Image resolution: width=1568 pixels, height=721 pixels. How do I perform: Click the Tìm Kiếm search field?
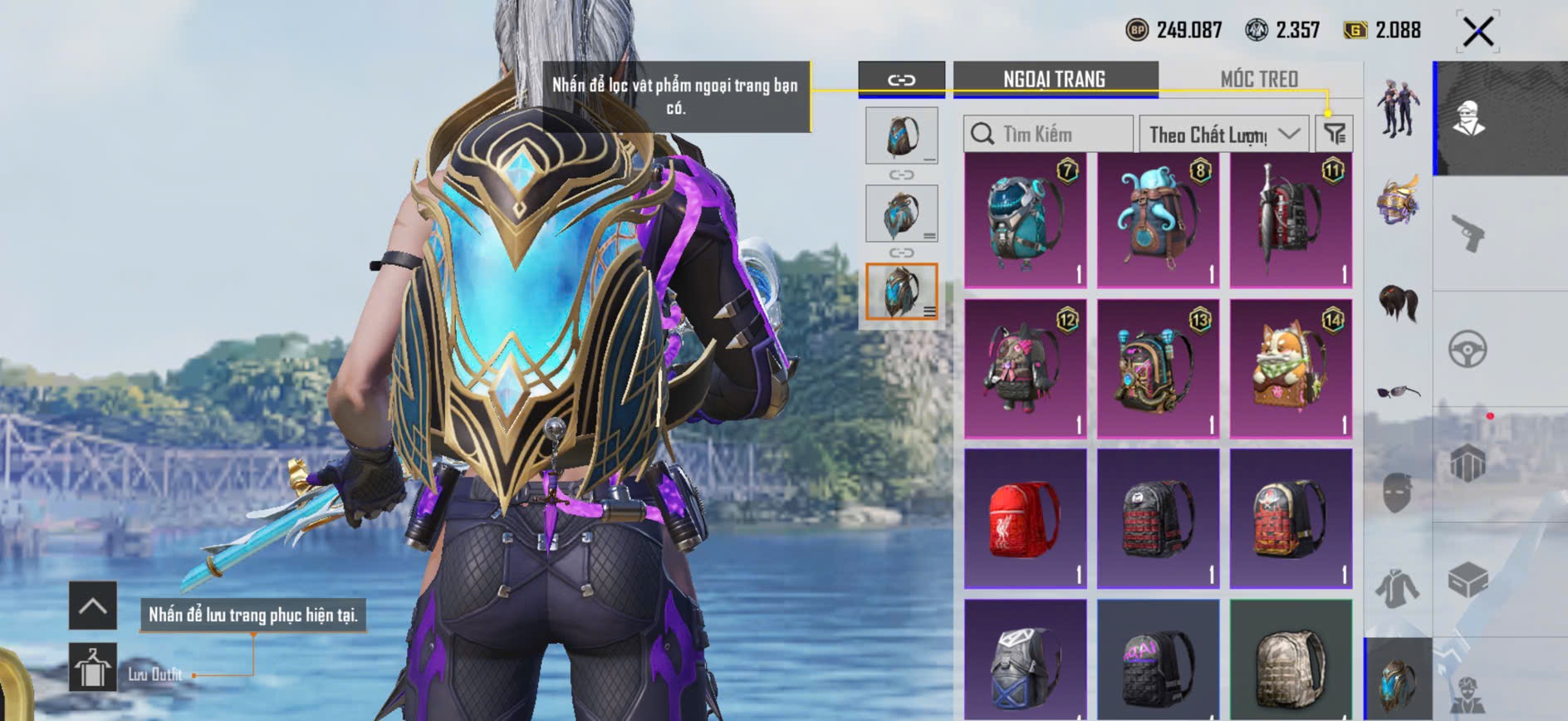[1048, 134]
